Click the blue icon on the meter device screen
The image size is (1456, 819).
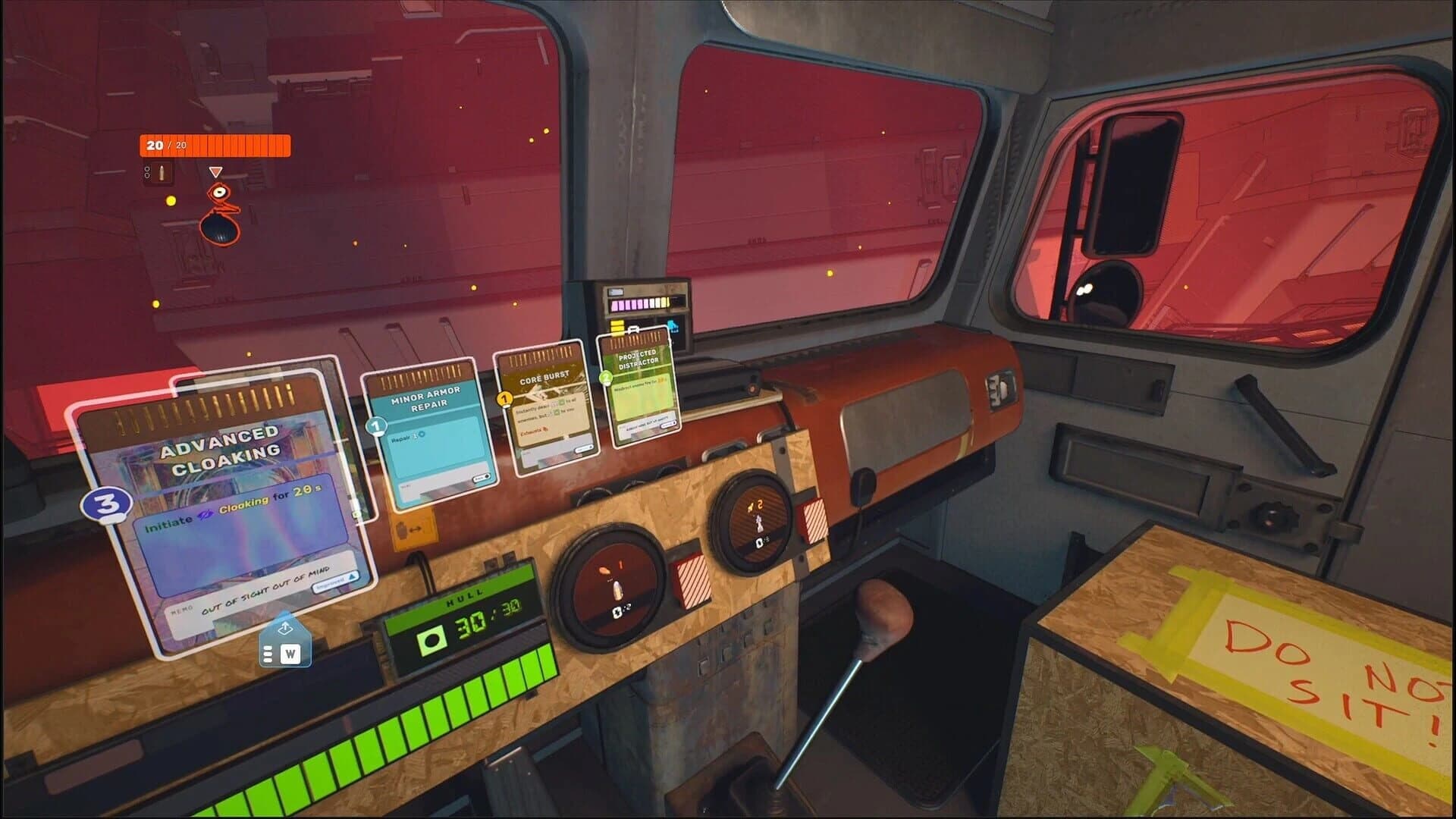coord(671,328)
